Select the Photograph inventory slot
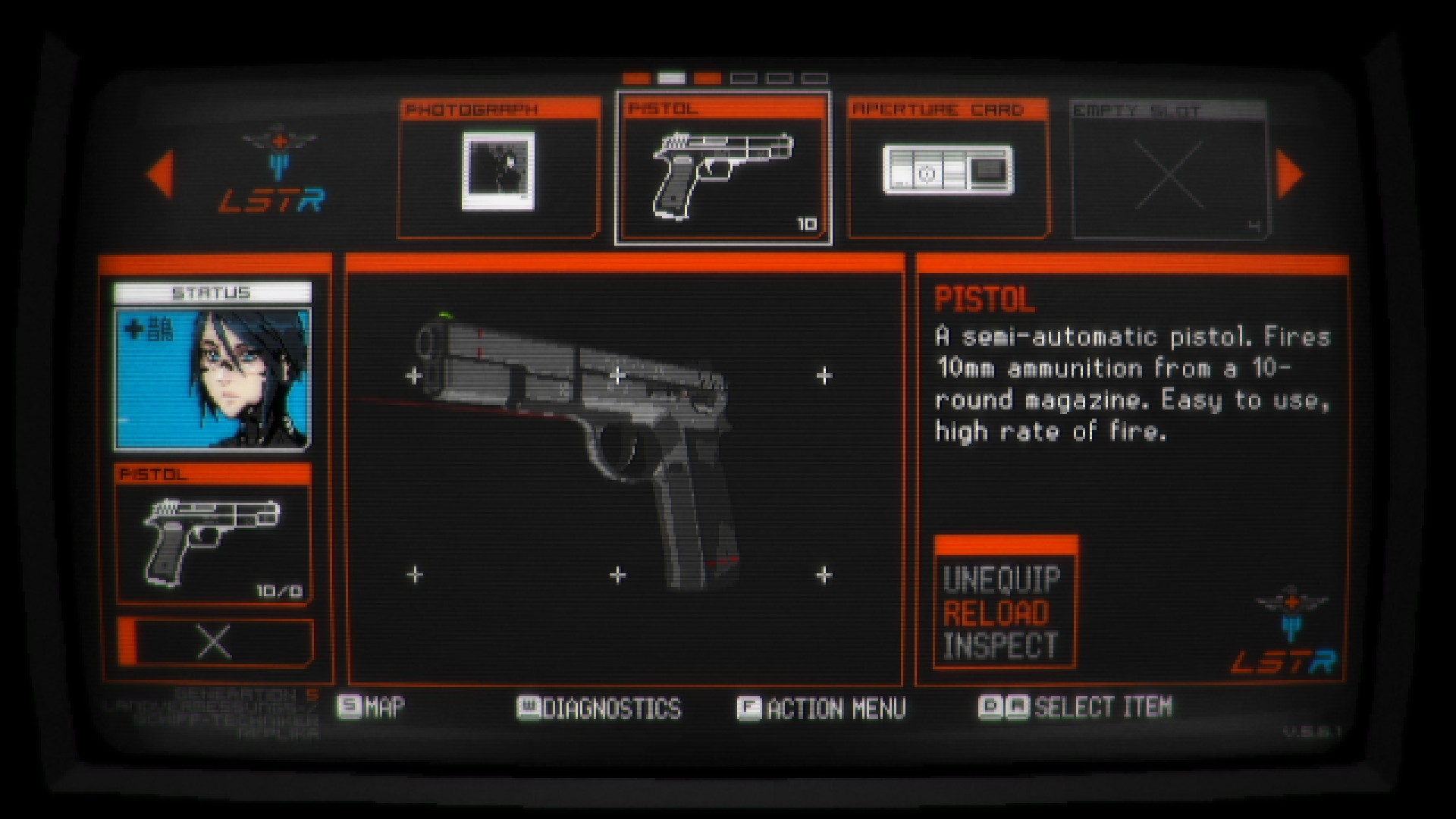Image resolution: width=1456 pixels, height=819 pixels. (498, 169)
